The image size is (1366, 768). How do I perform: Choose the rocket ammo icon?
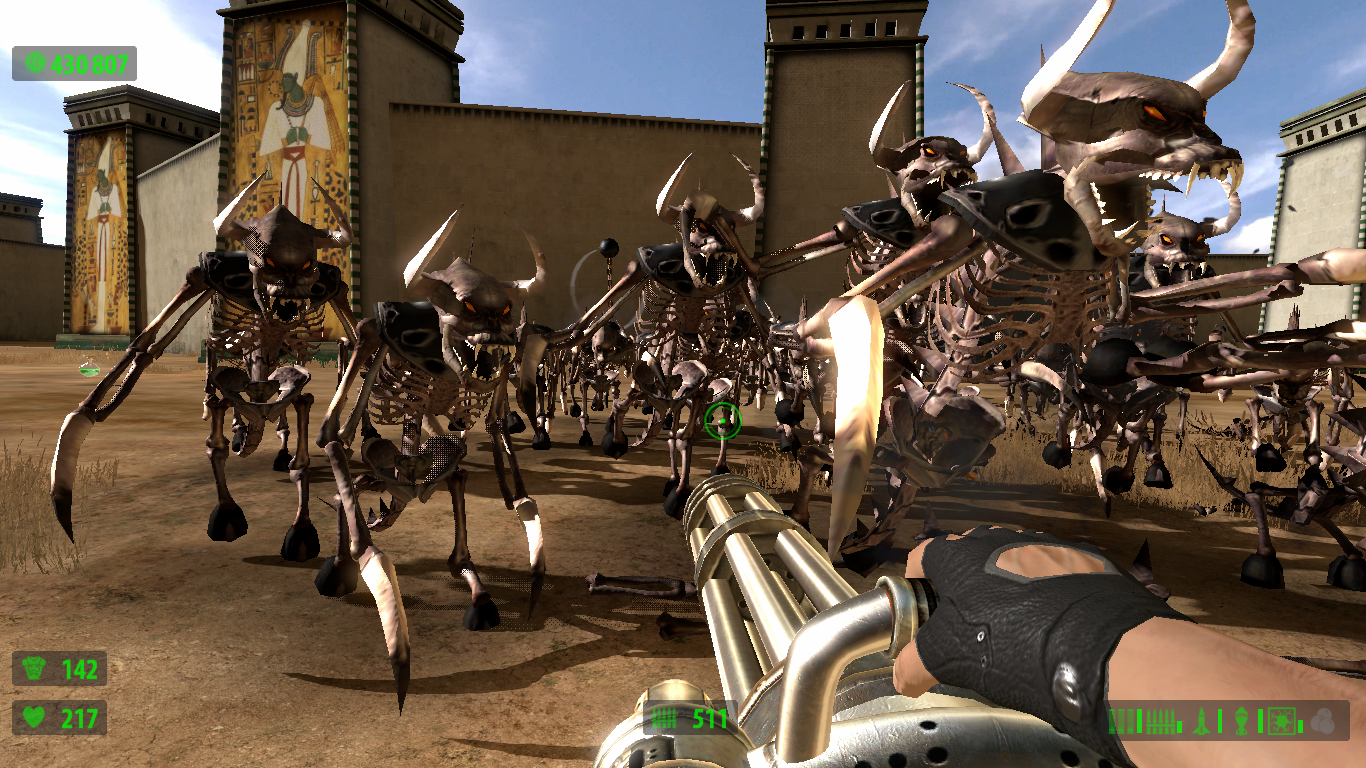click(x=1201, y=720)
